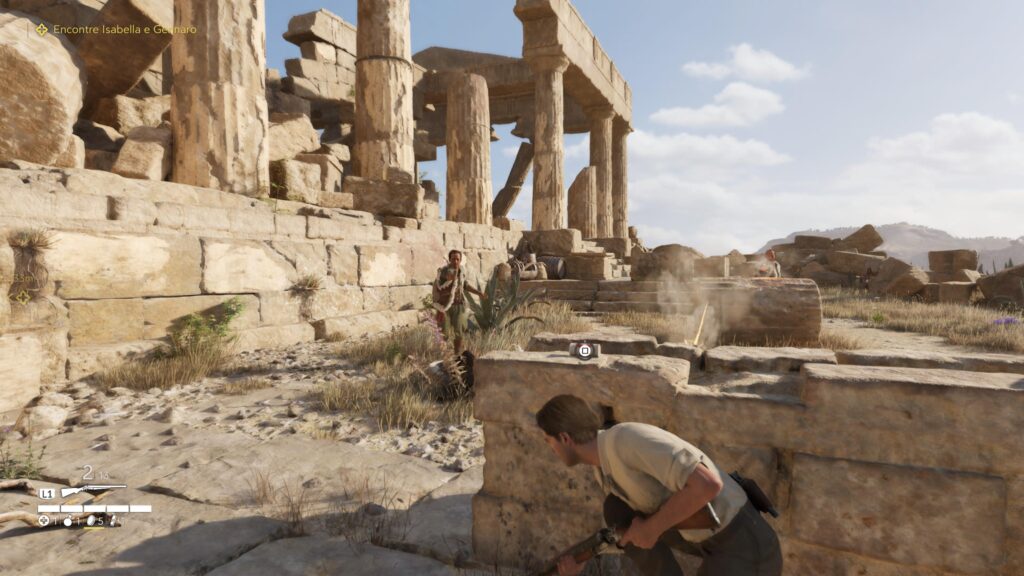Click the yellow objective waypoint marker
The width and height of the screenshot is (1024, 576).
(22, 296)
